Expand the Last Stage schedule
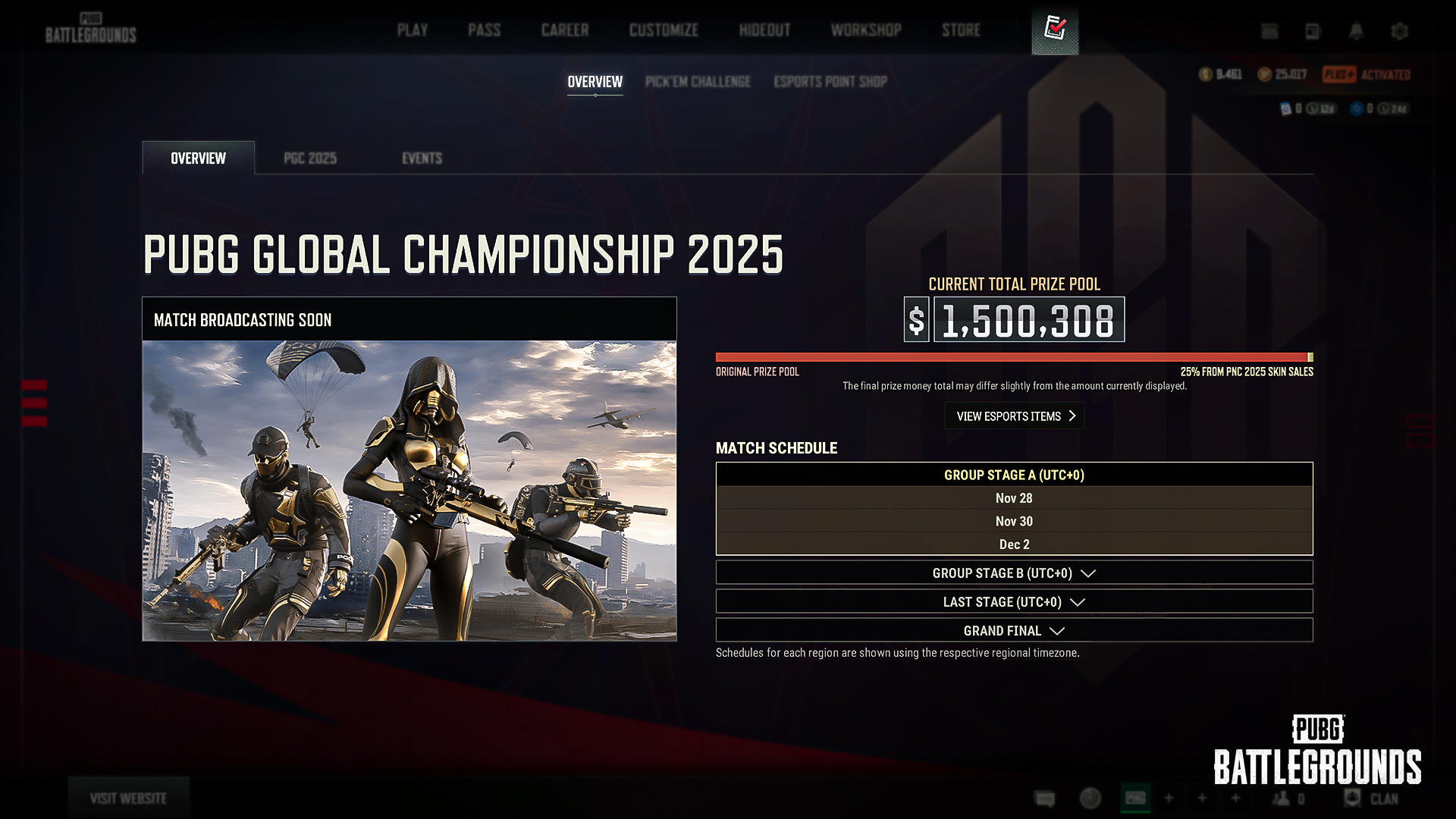1456x819 pixels. click(1014, 602)
